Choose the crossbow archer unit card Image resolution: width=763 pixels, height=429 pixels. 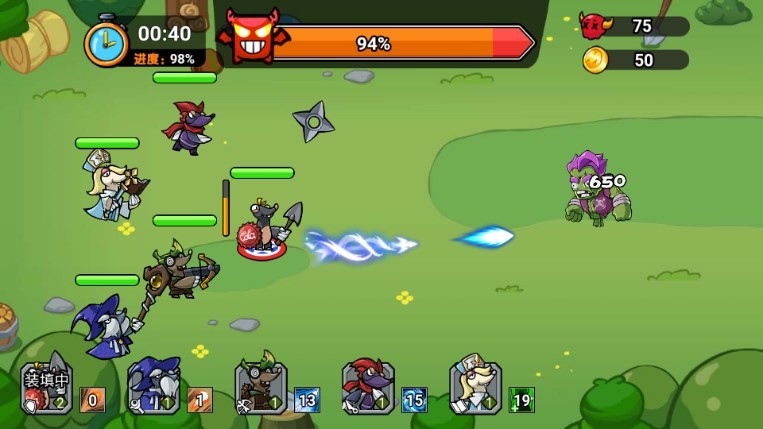tap(261, 388)
